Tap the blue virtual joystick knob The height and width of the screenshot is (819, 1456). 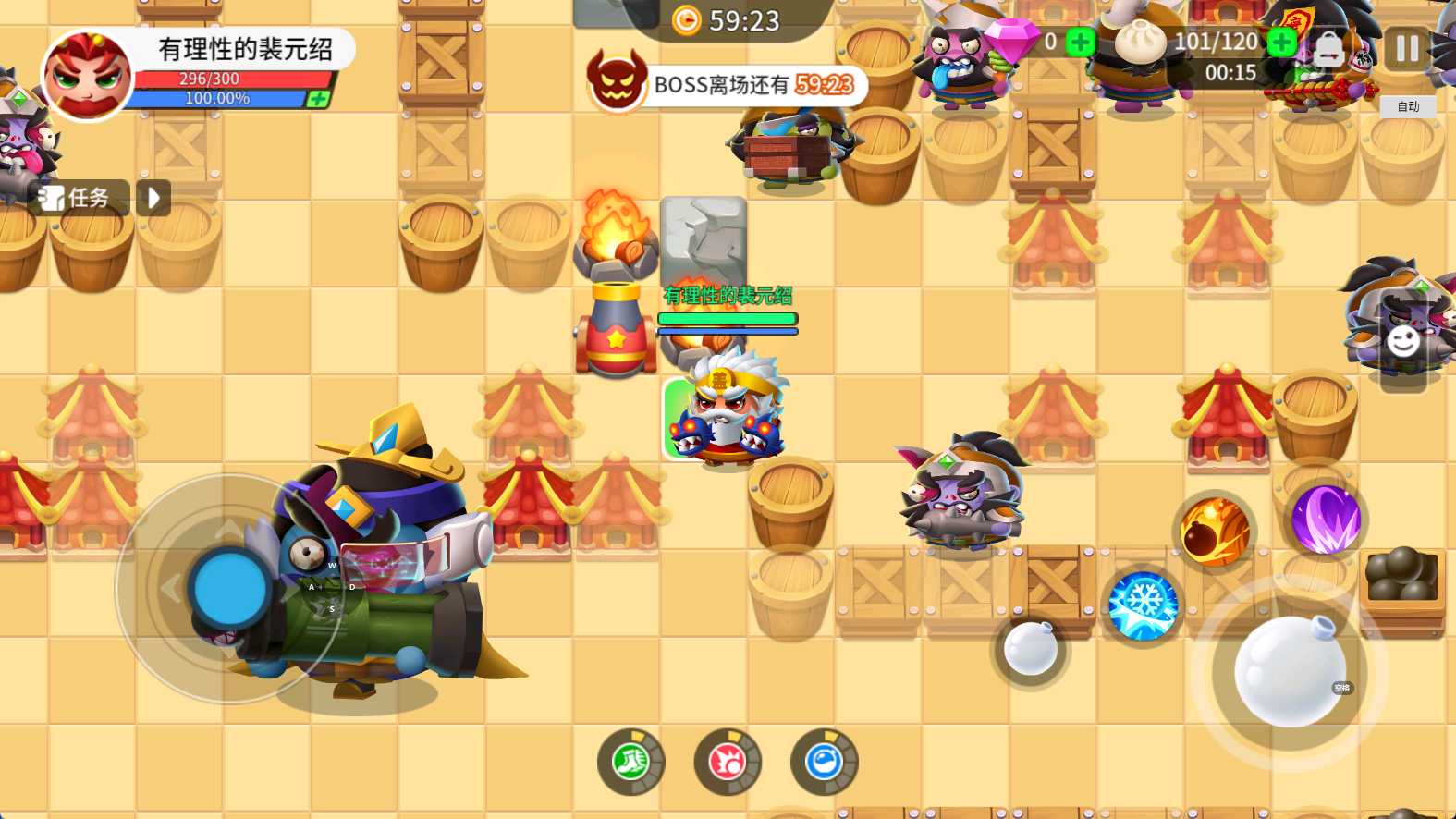230,588
